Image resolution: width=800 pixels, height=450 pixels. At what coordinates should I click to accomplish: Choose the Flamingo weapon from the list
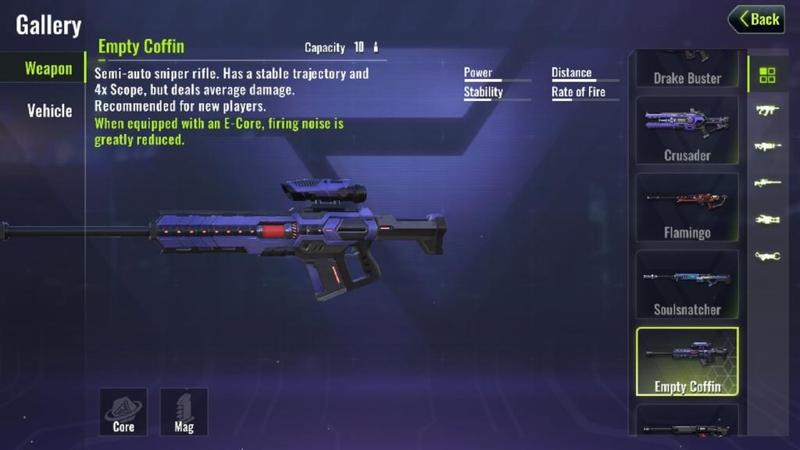(x=687, y=209)
